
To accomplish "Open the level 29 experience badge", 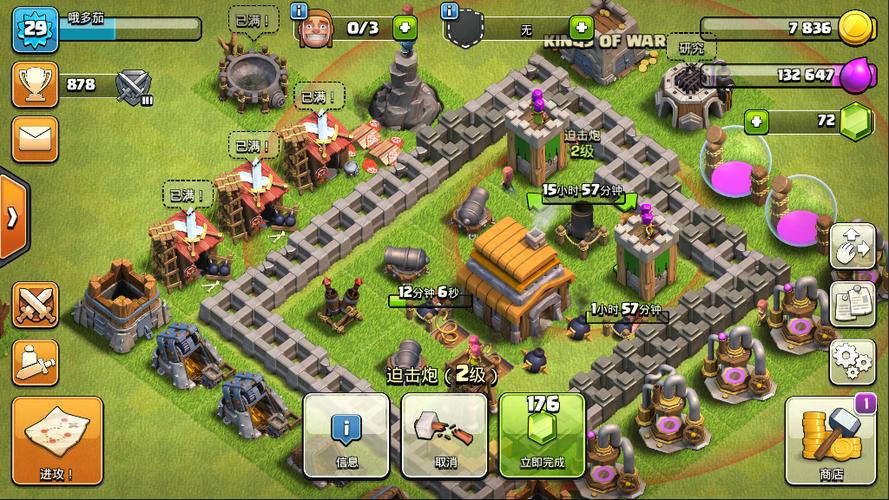I will [x=32, y=30].
